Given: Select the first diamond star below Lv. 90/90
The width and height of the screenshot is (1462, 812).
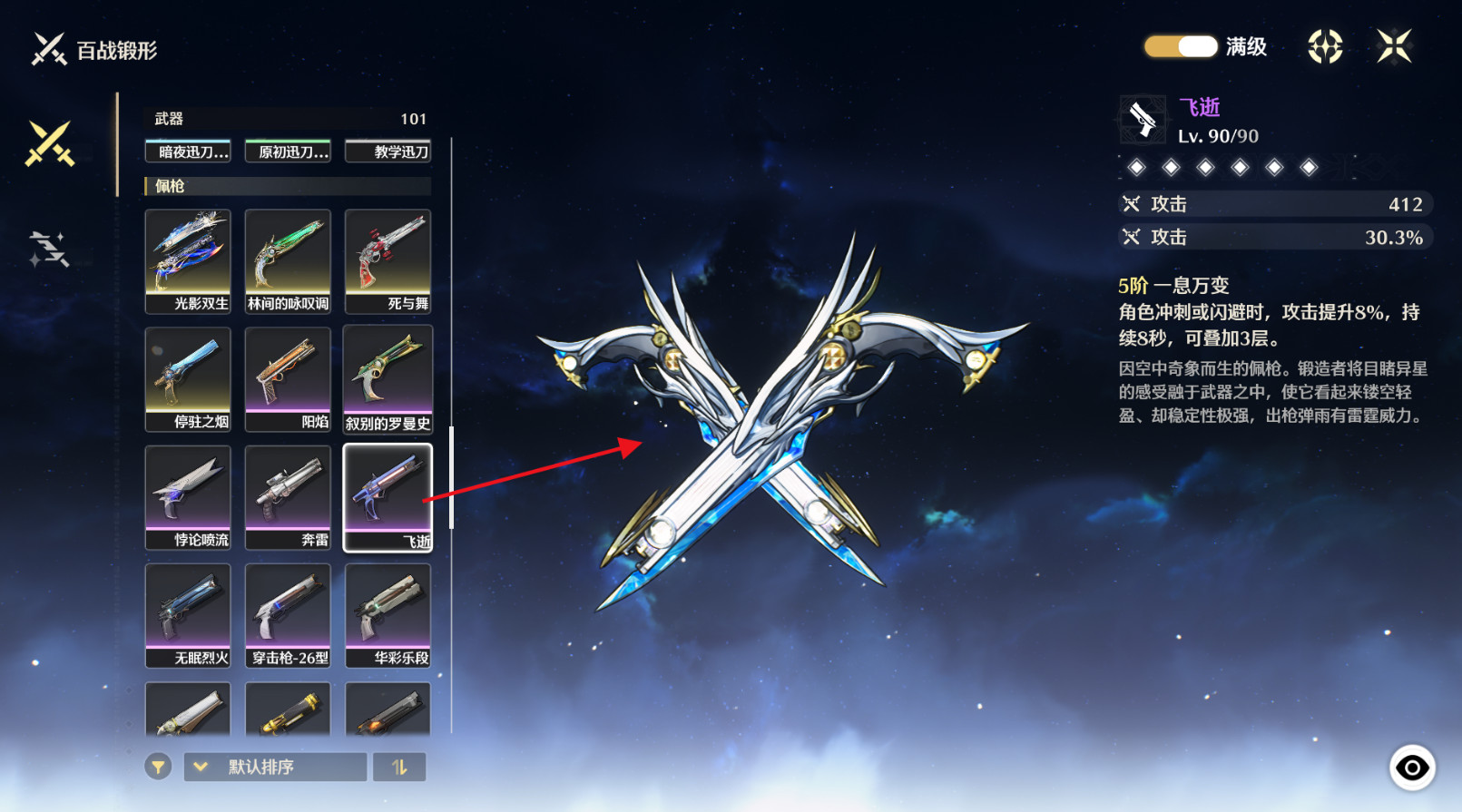Looking at the screenshot, I should click(x=1136, y=168).
